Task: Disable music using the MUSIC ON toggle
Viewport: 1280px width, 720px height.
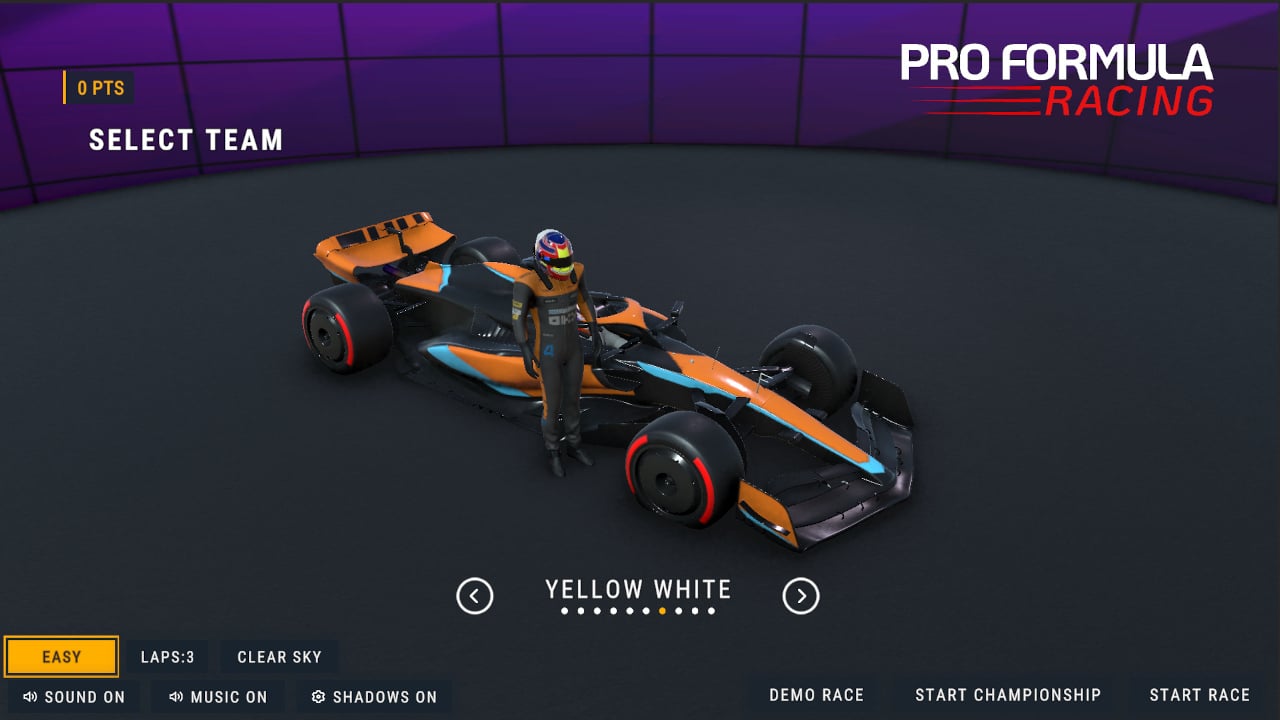Action: click(218, 697)
